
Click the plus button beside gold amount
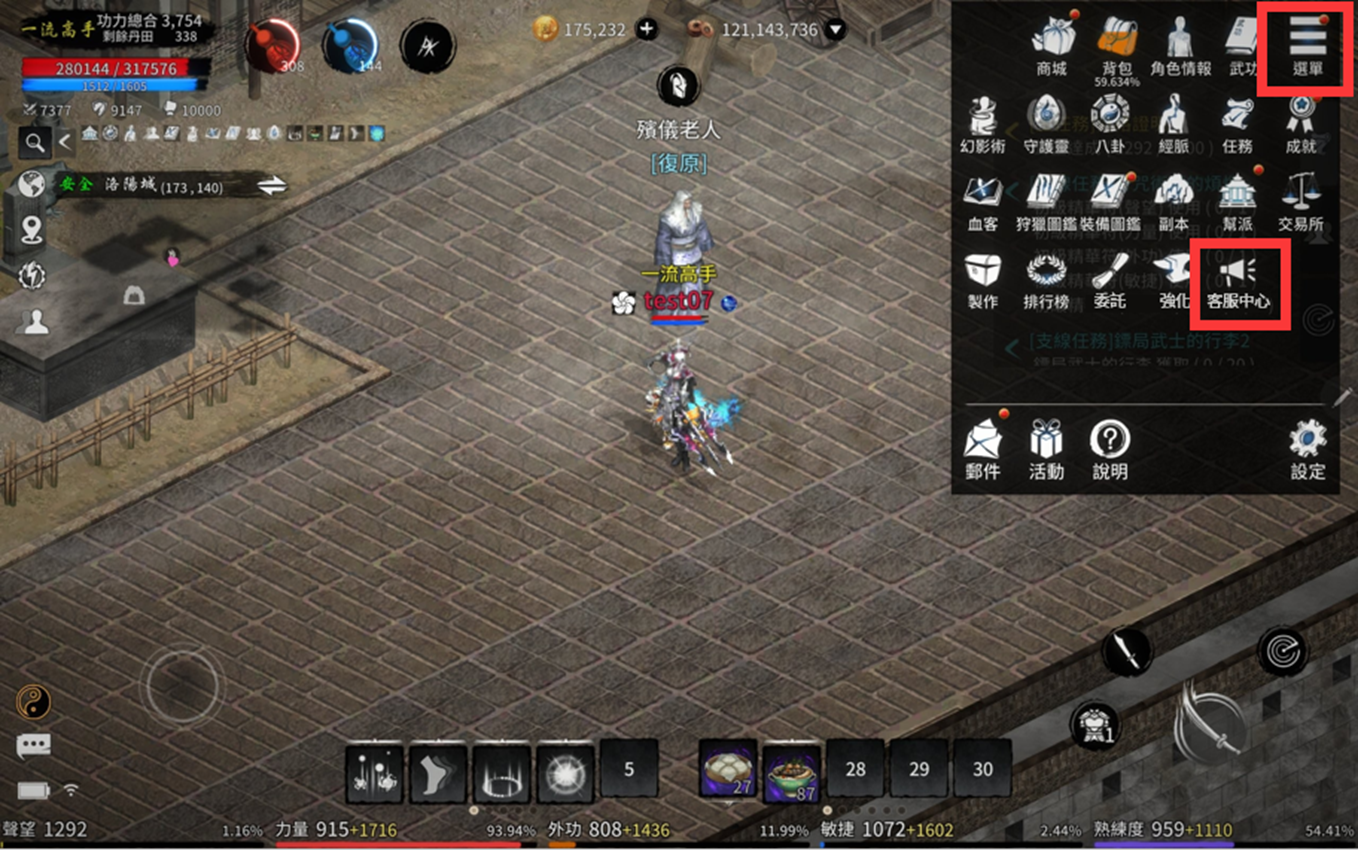coord(647,30)
